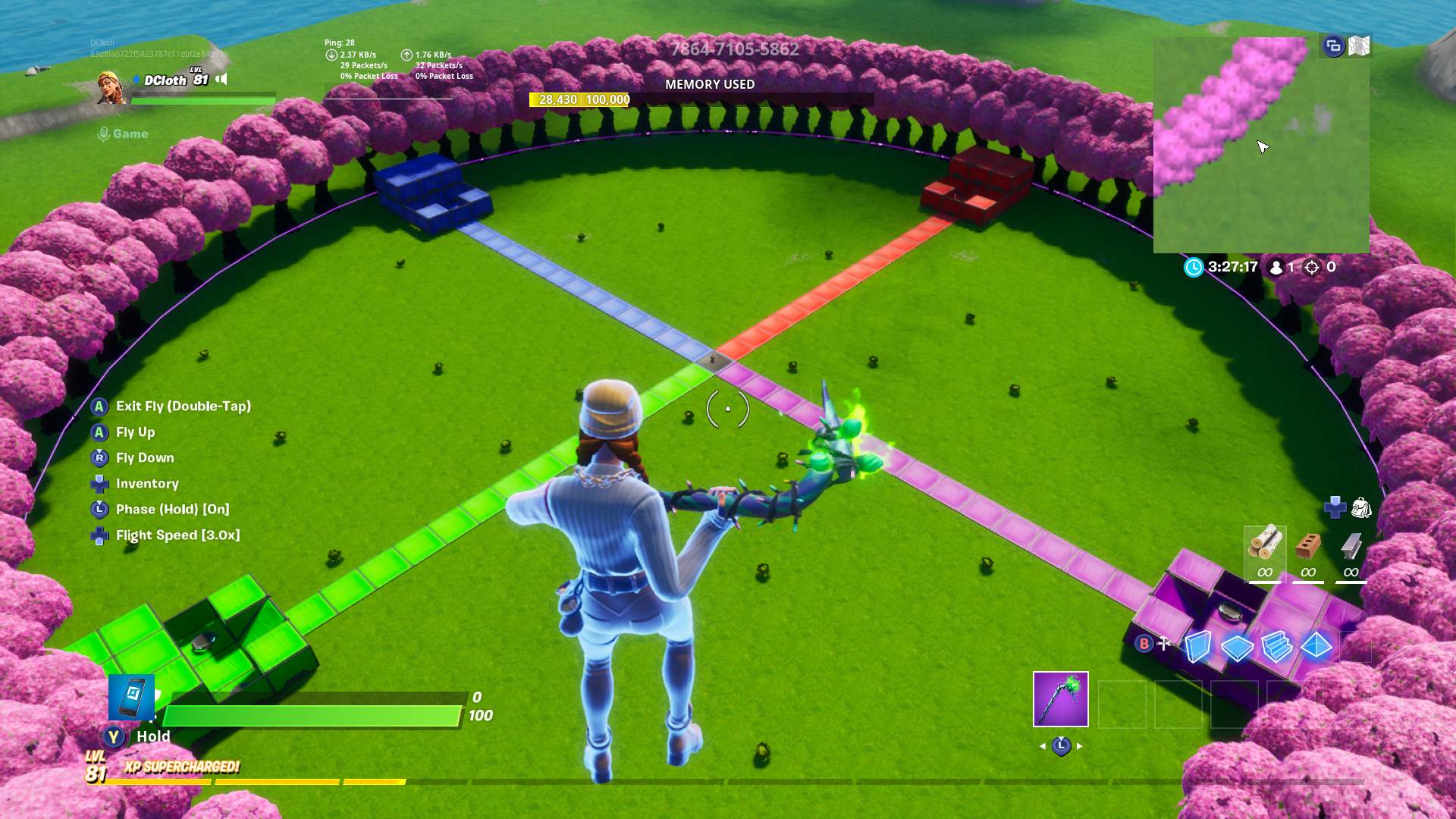Mute the speaker icon next to DCloth's banner
Viewport: 1456px width, 819px height.
221,80
